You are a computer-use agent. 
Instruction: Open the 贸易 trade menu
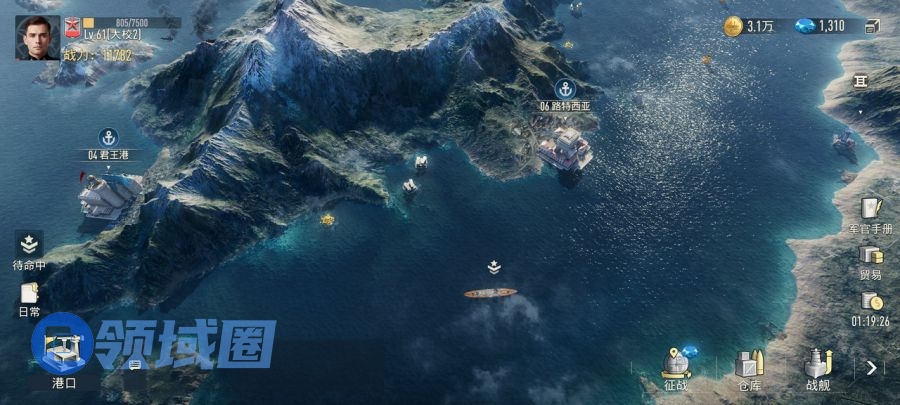[x=871, y=260]
